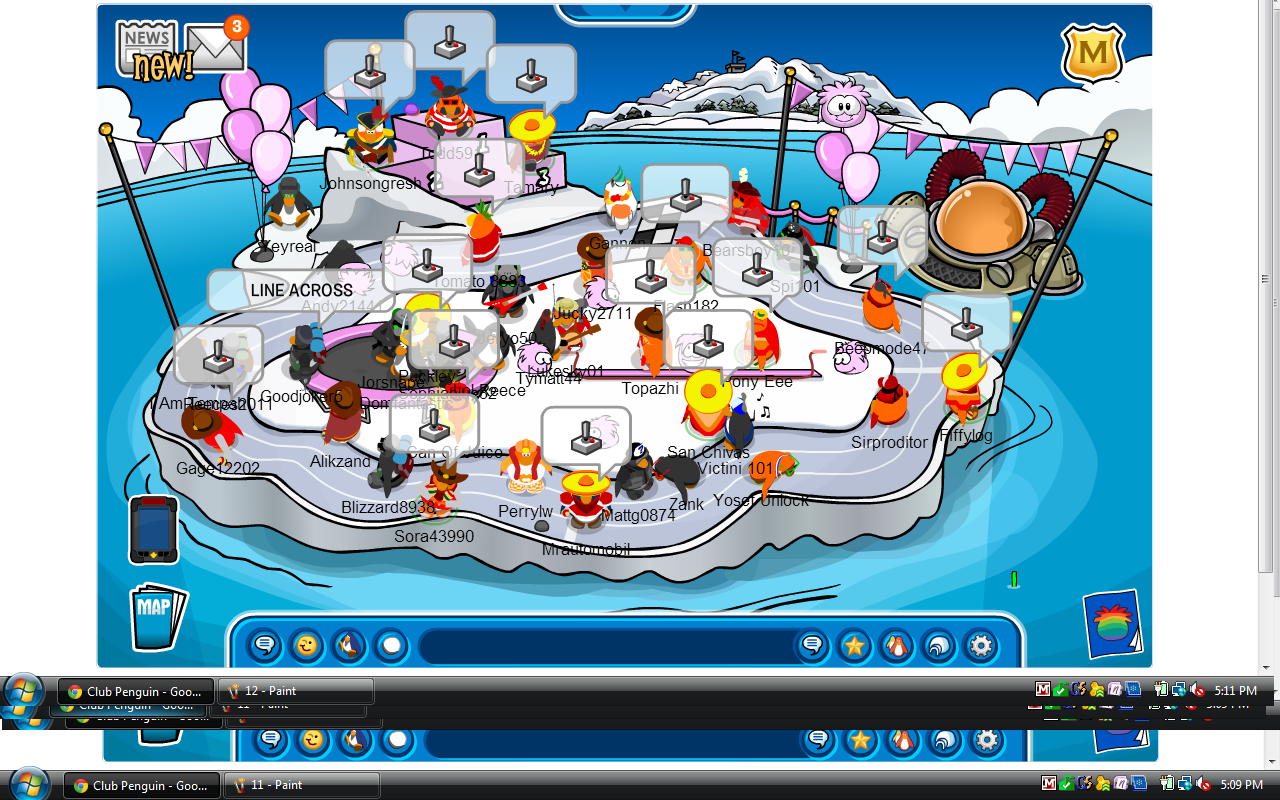Image resolution: width=1280 pixels, height=800 pixels.
Task: Open the friends list penguin button
Action: [897, 646]
